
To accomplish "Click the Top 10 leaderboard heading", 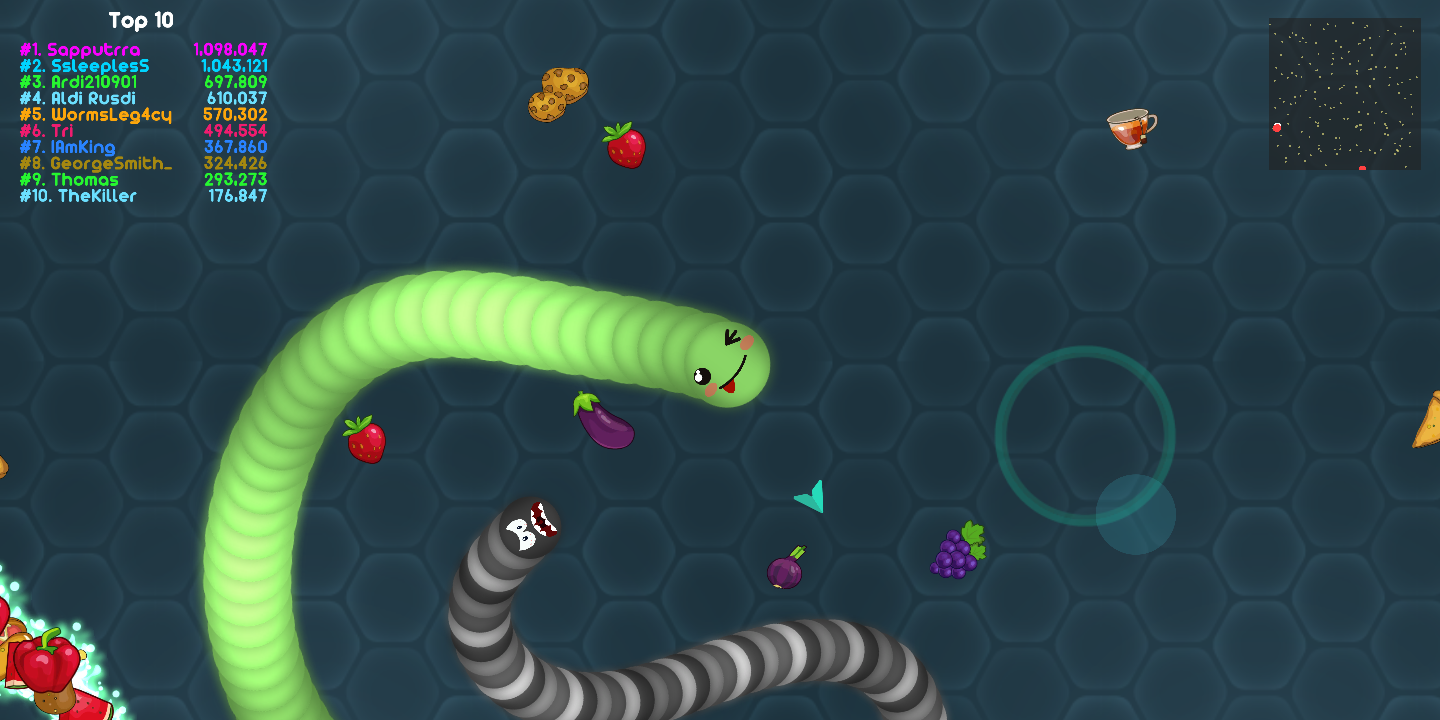I will [x=141, y=21].
